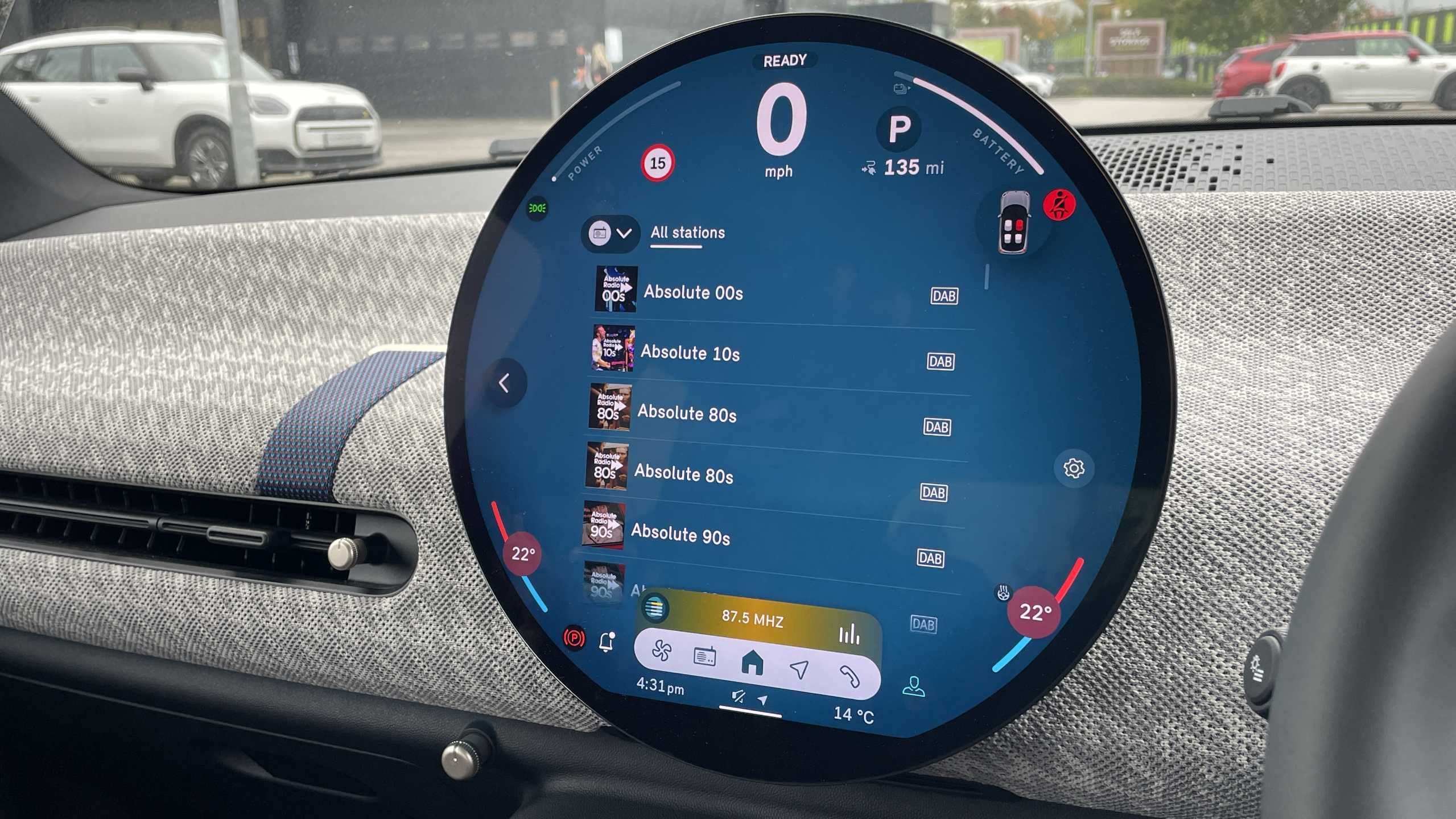
Task: Switch to the radio media icon
Action: [705, 657]
